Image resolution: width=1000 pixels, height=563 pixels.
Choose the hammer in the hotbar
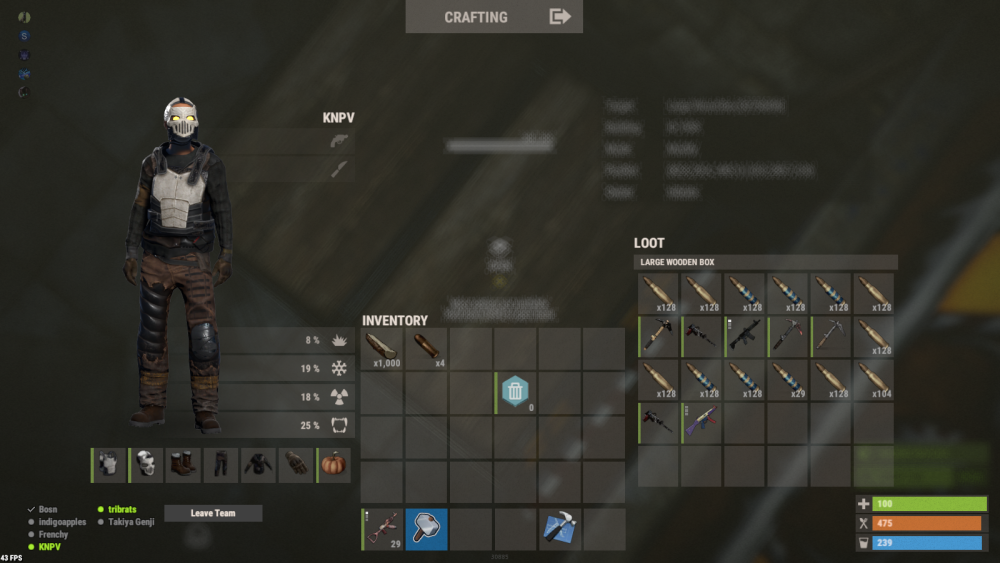tap(426, 529)
